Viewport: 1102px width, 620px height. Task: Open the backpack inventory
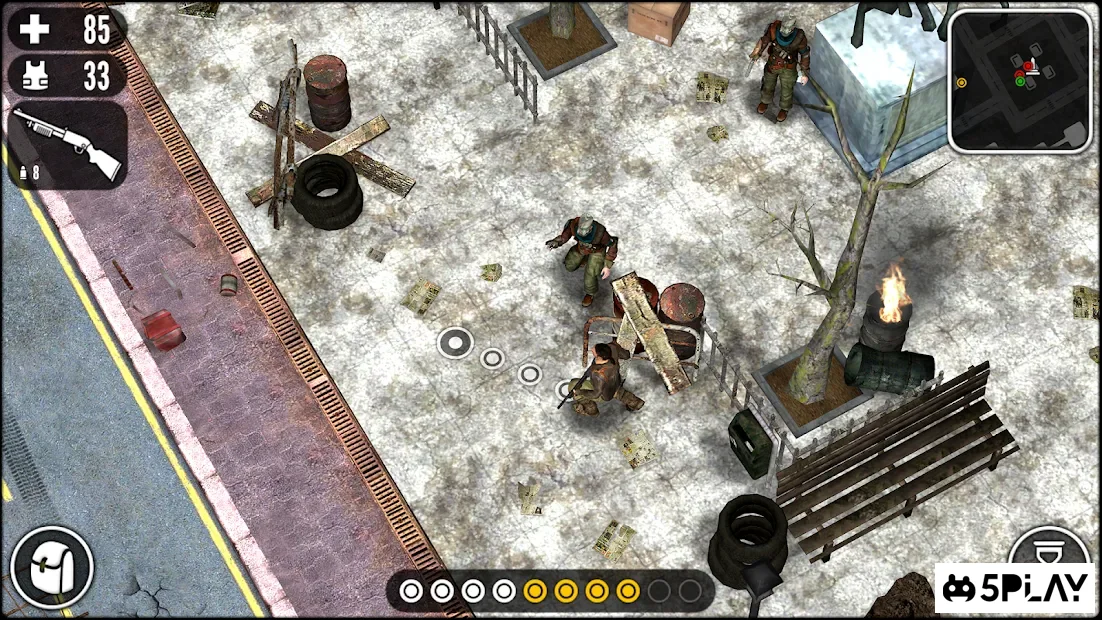pyautogui.click(x=52, y=568)
